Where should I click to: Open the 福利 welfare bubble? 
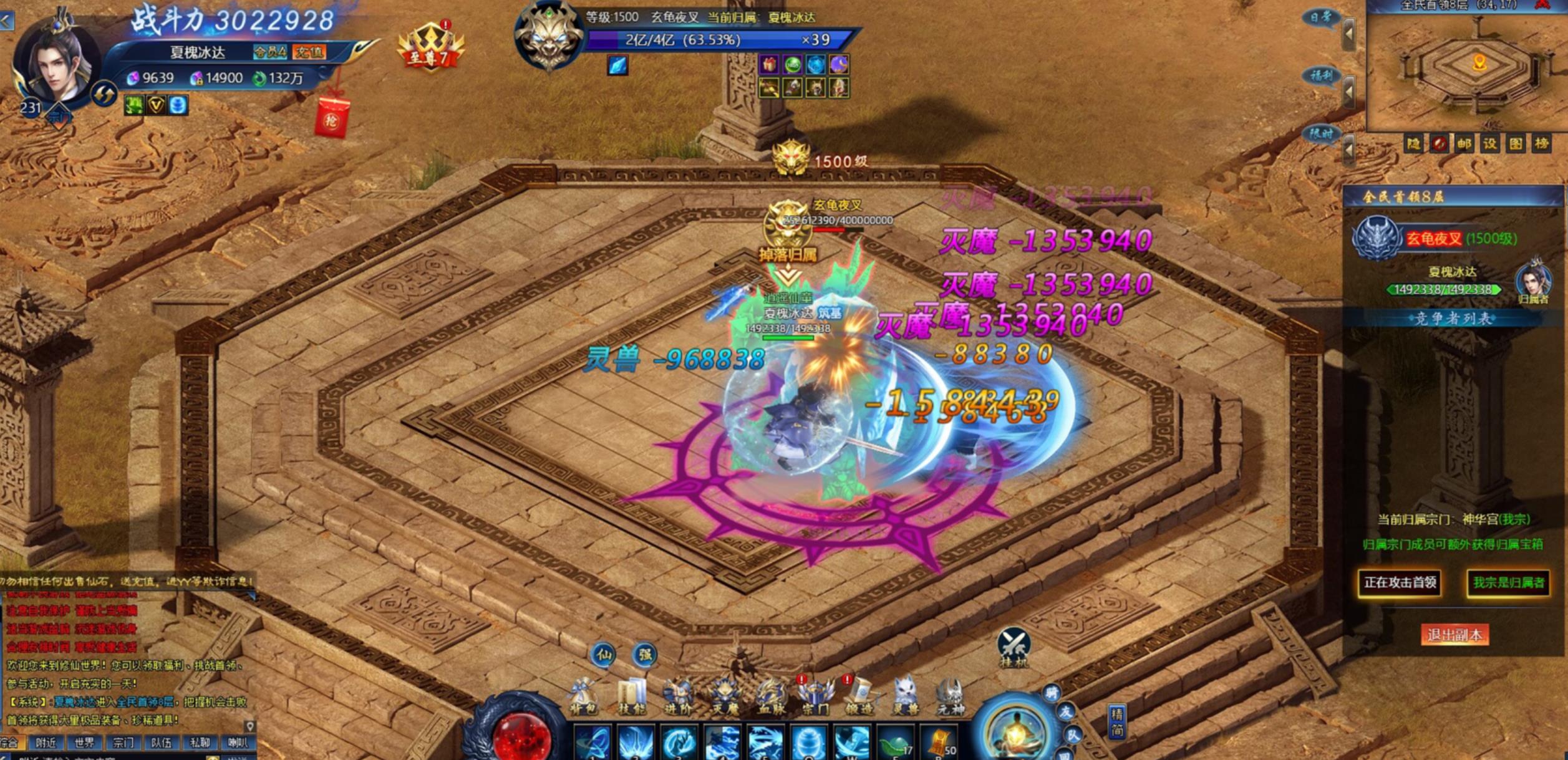click(1320, 76)
